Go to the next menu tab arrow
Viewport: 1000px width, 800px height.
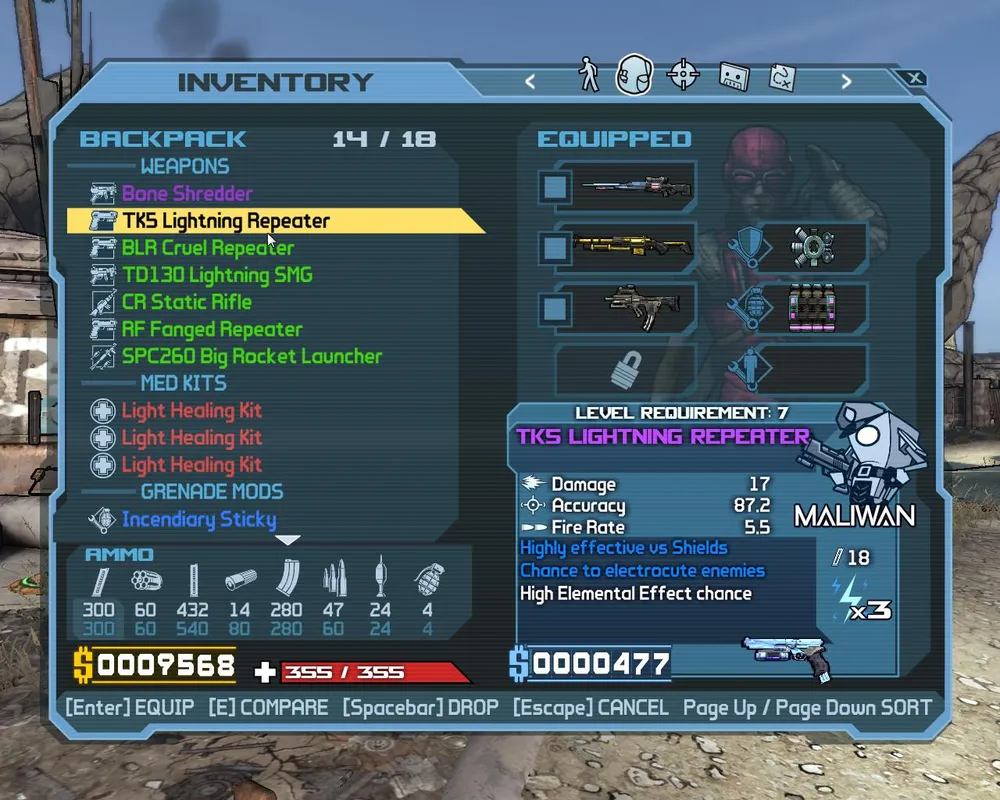click(846, 82)
